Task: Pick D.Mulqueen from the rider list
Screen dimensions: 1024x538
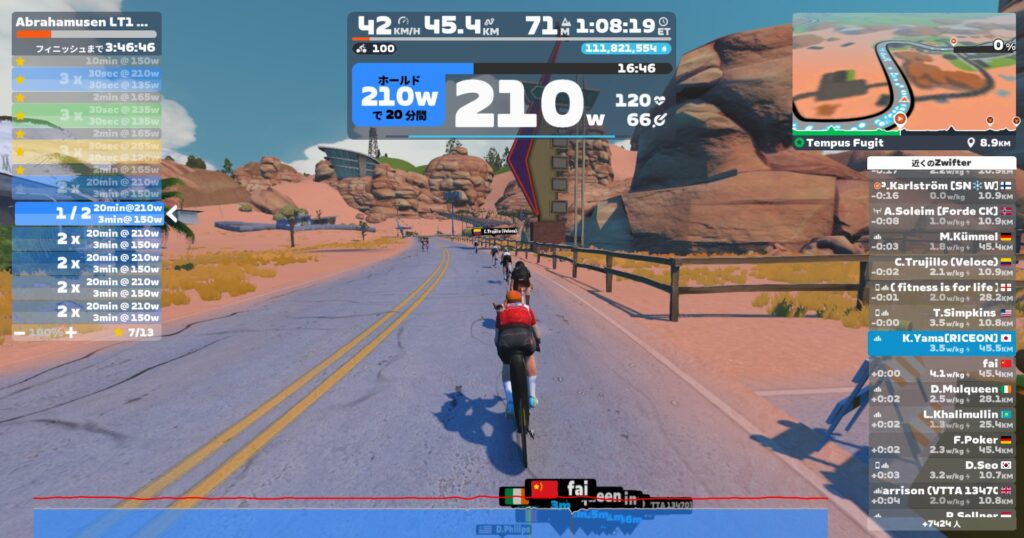Action: click(941, 394)
